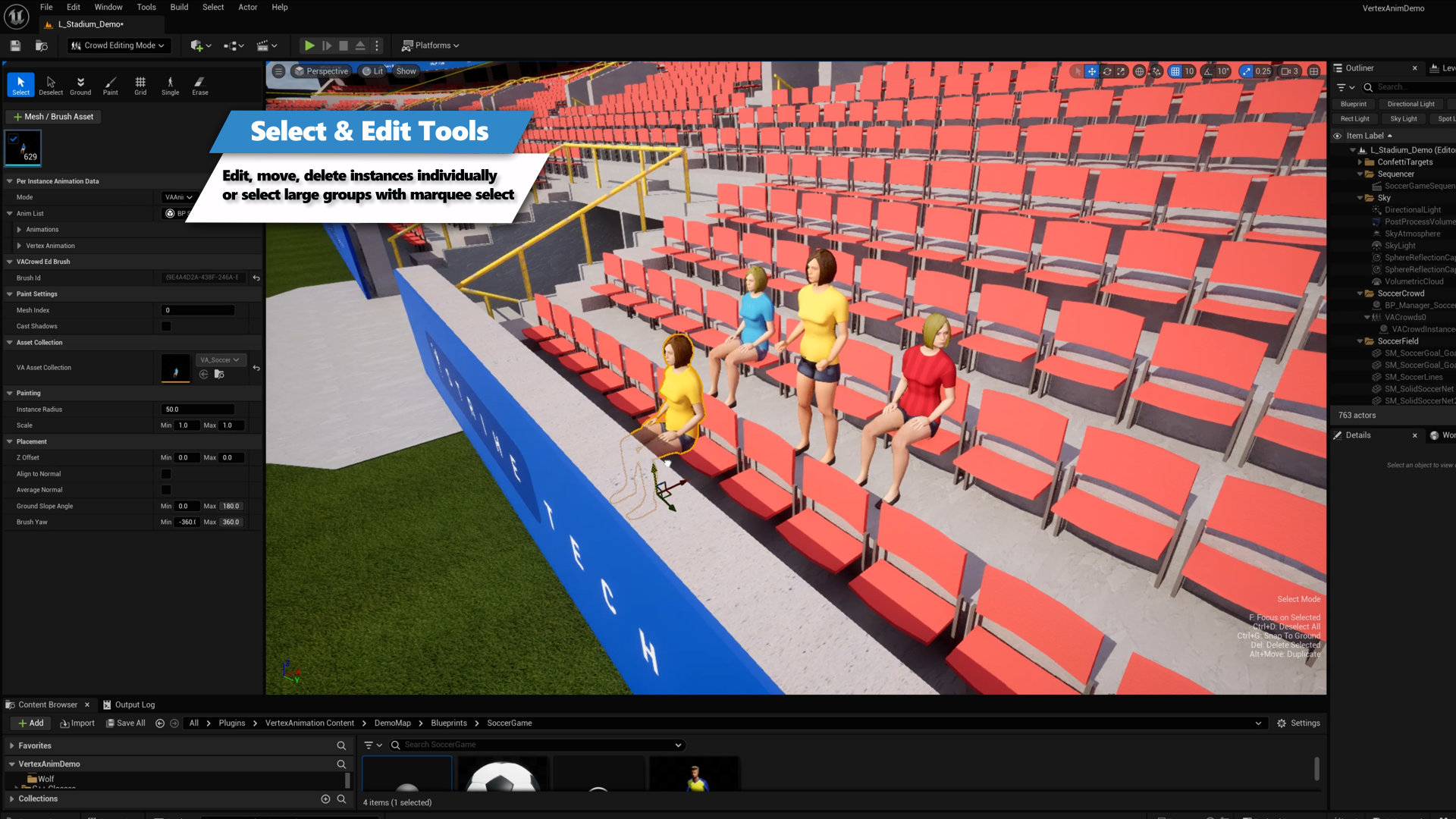Switch to the Paint brush tool

pyautogui.click(x=111, y=85)
